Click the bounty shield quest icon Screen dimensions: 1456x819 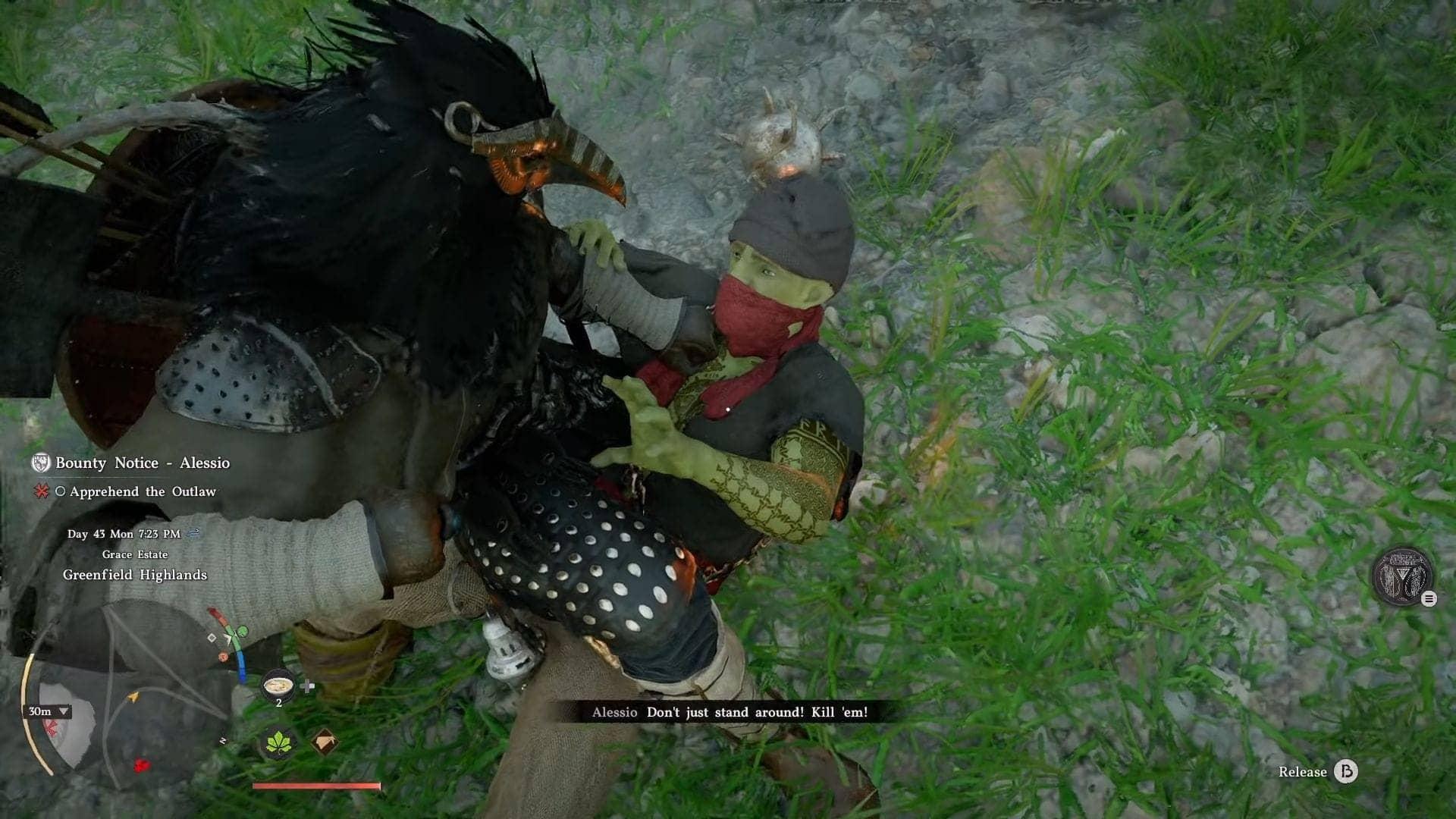coord(41,463)
